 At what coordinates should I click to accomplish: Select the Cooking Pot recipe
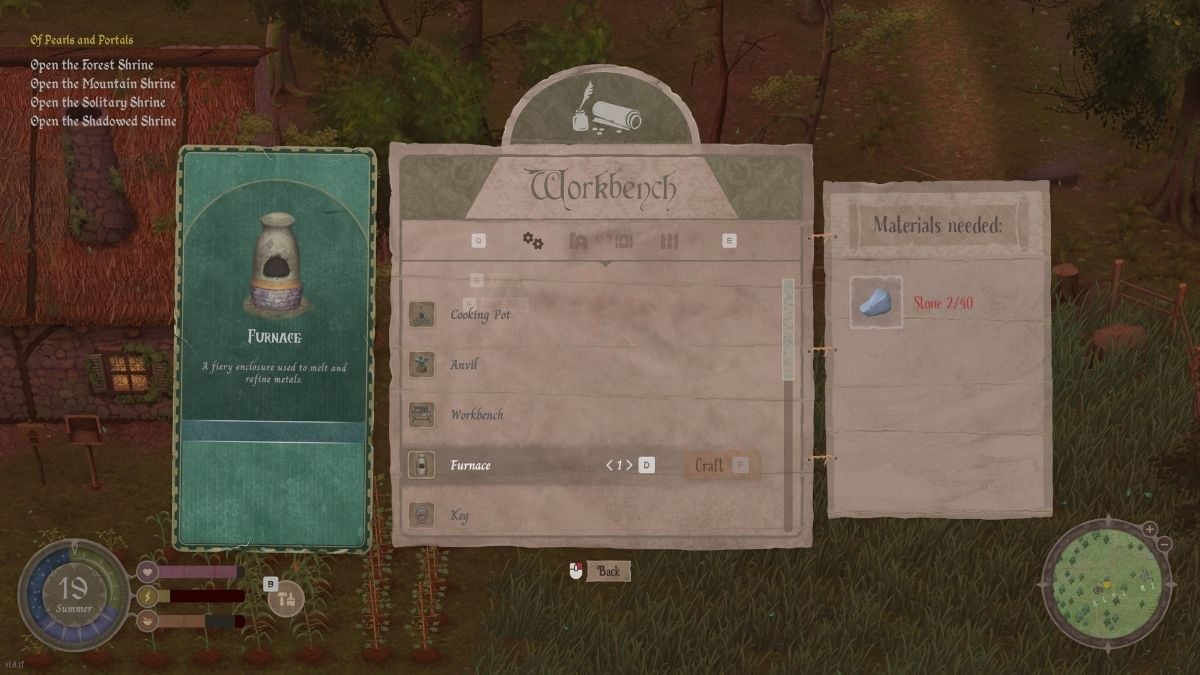(x=480, y=315)
